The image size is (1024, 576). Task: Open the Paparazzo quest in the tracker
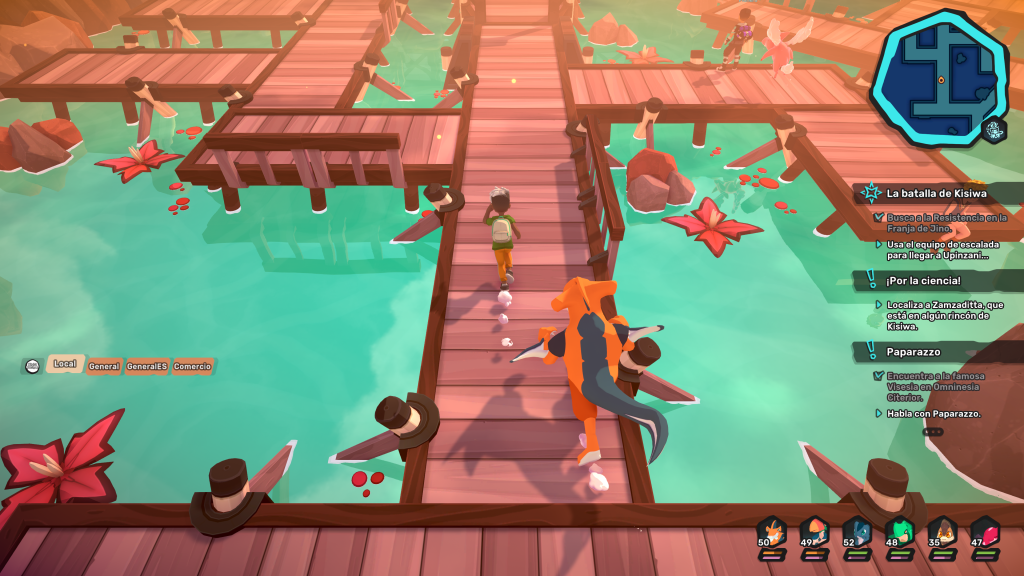(x=911, y=352)
